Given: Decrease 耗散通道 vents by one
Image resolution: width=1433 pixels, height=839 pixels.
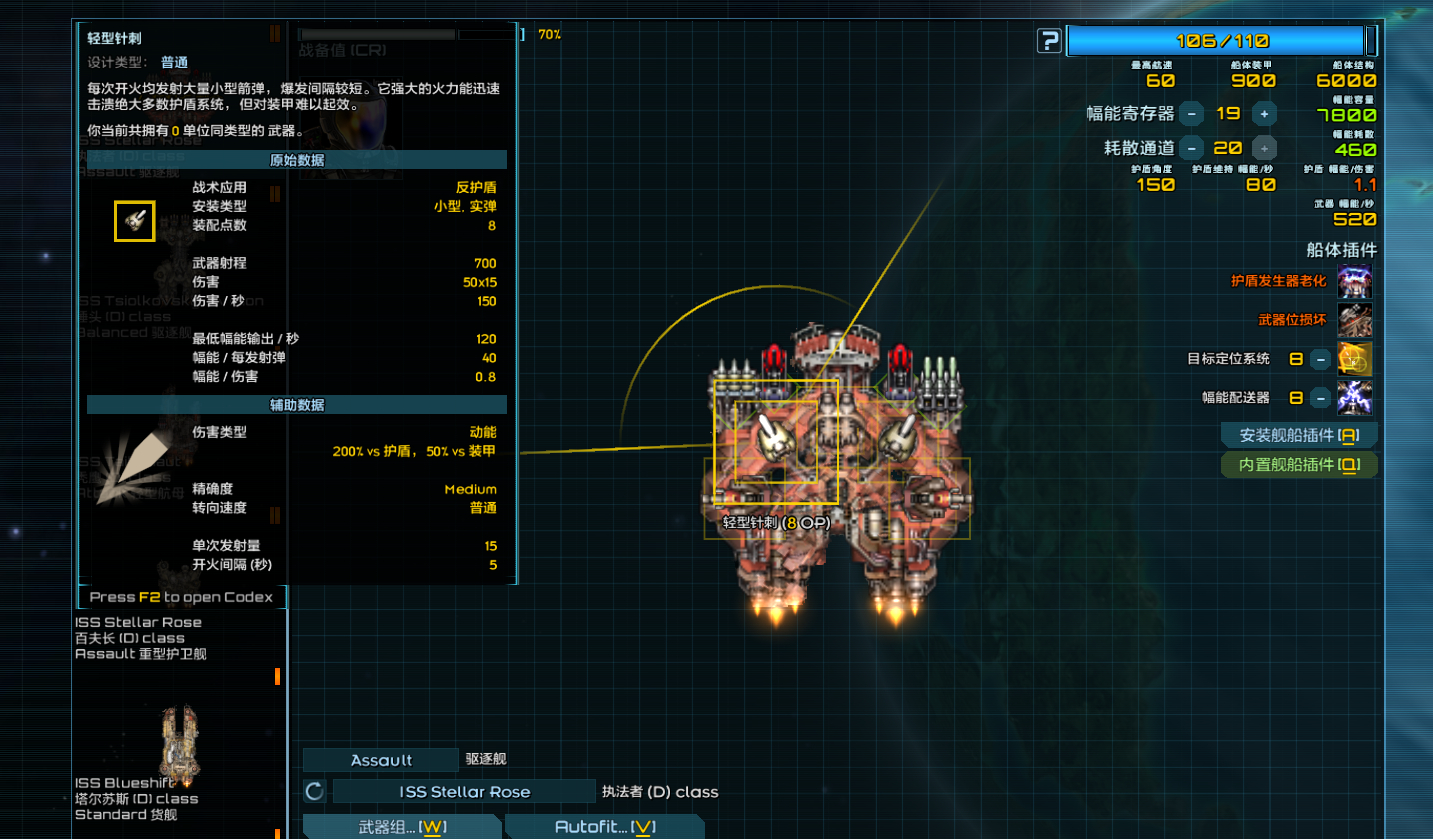Looking at the screenshot, I should (1191, 148).
